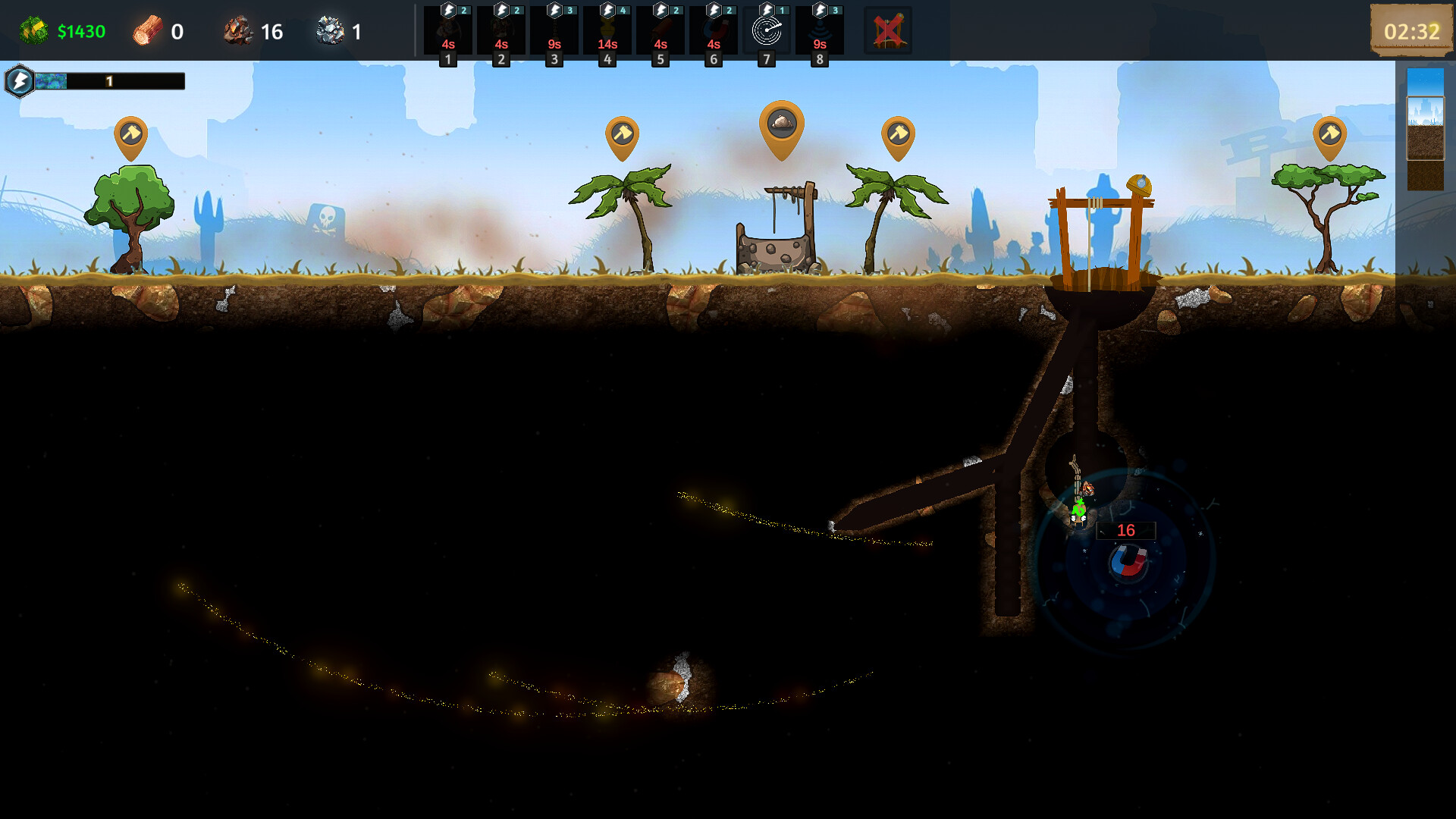Pick the yellow tool in slot 4
The height and width of the screenshot is (819, 1456).
click(607, 31)
